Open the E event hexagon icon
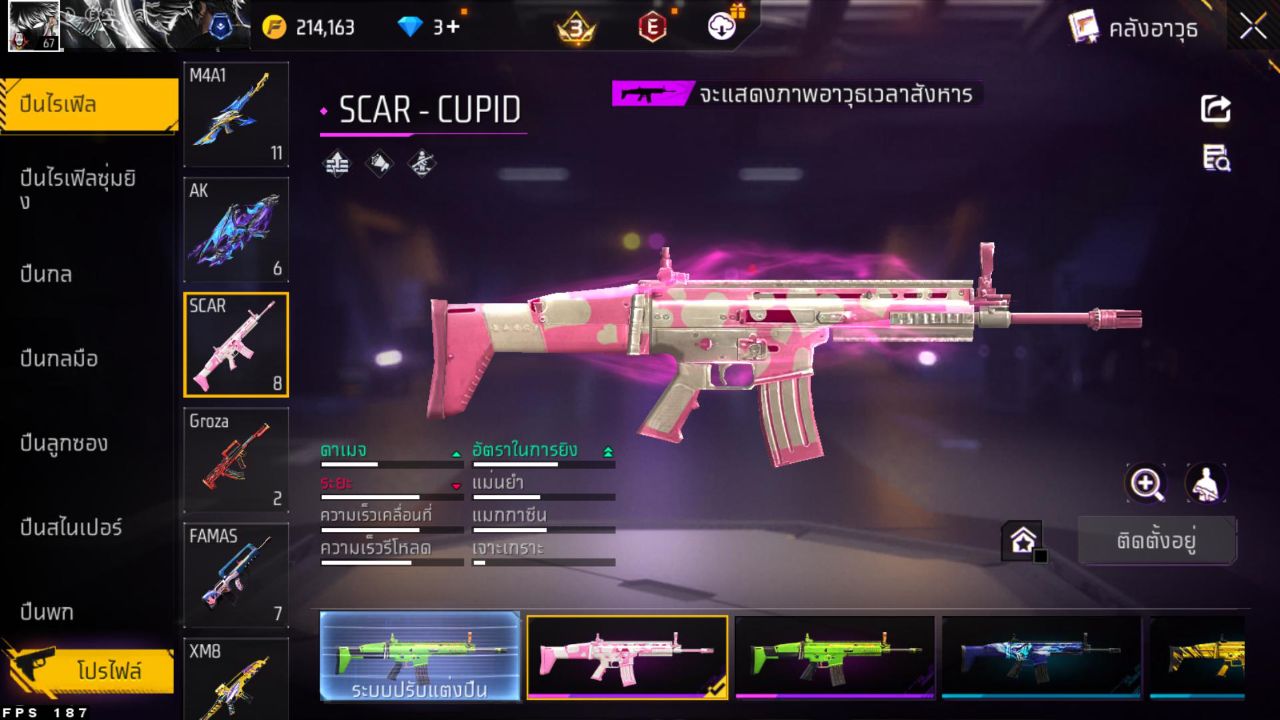The width and height of the screenshot is (1280, 720). (x=652, y=27)
